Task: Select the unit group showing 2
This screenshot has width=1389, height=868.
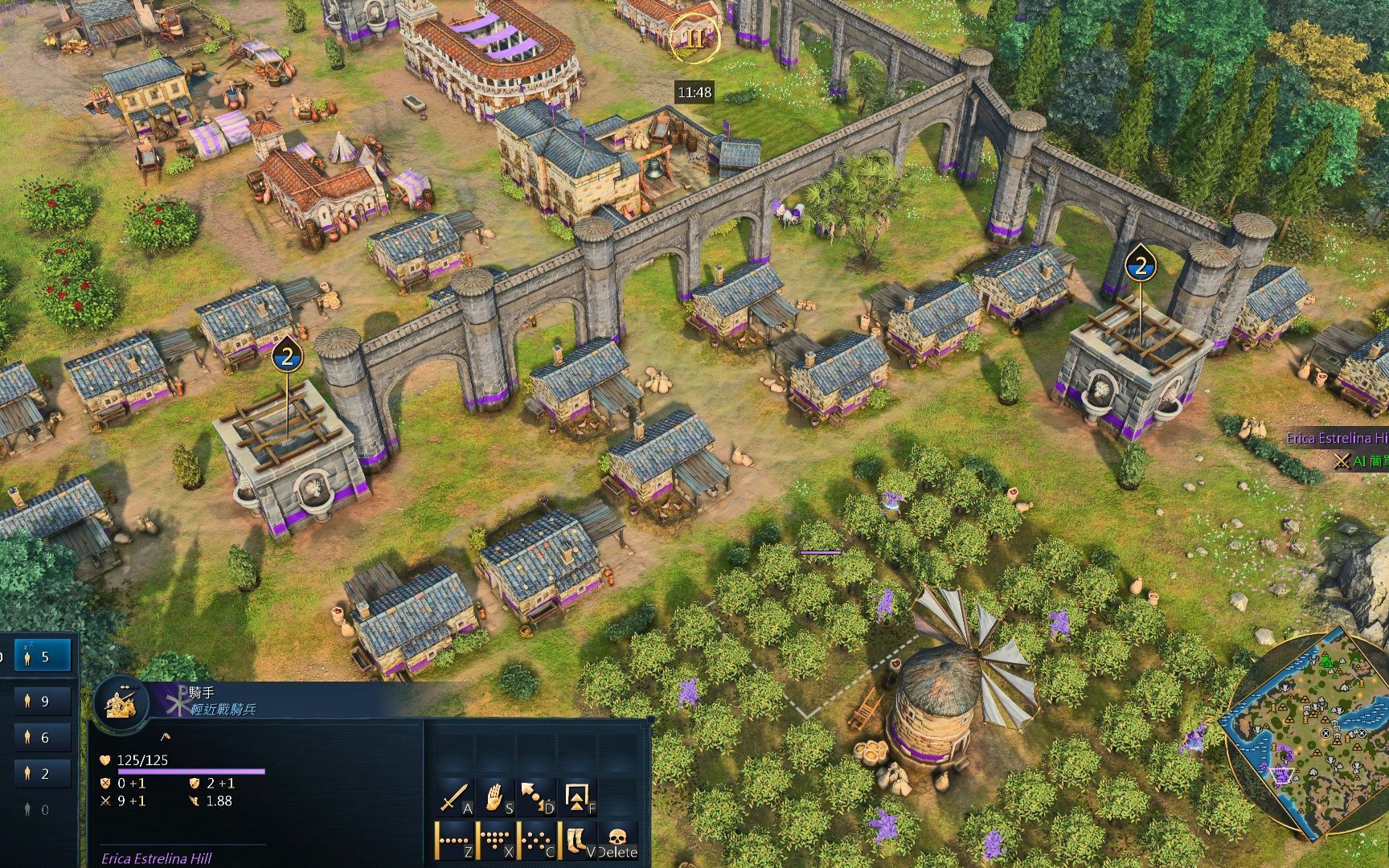Action: pos(42,773)
